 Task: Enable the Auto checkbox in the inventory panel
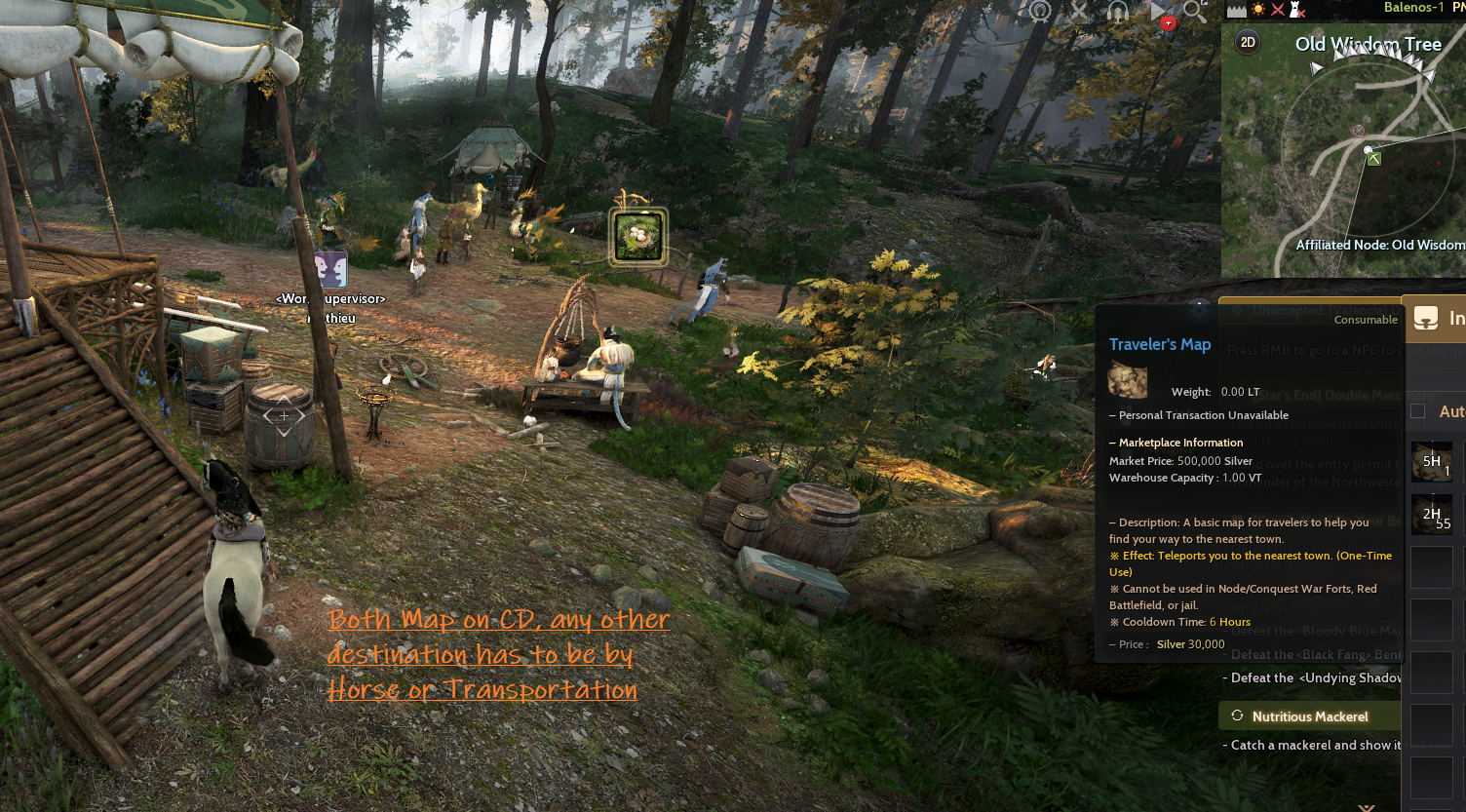pyautogui.click(x=1418, y=410)
